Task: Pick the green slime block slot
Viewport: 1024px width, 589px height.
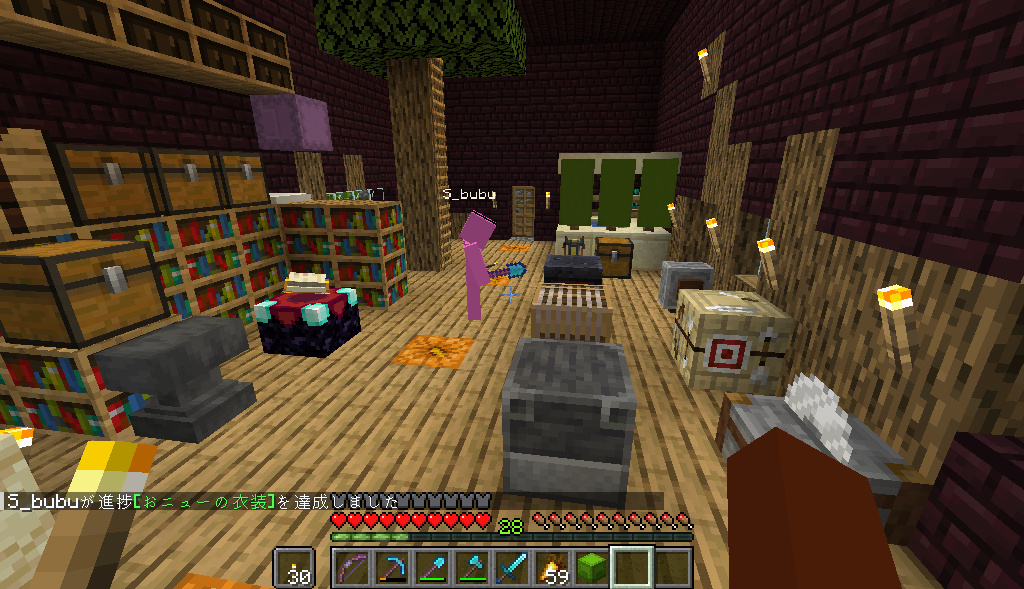Action: pos(592,568)
